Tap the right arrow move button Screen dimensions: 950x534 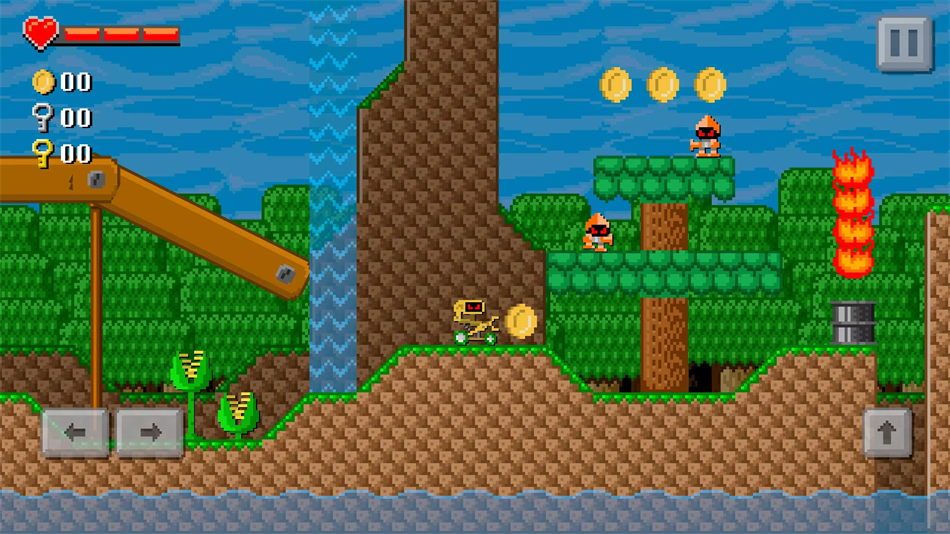(x=149, y=433)
